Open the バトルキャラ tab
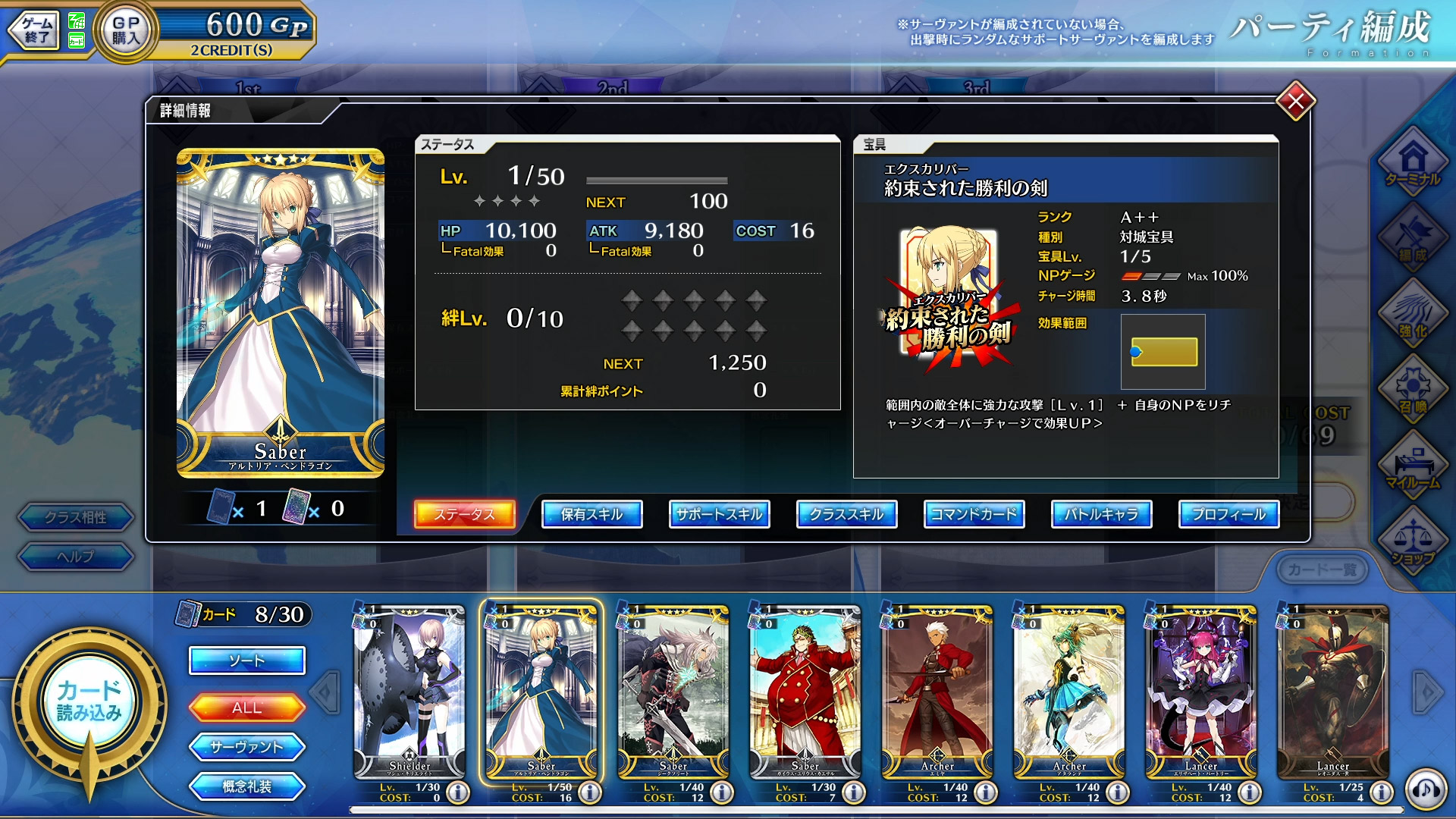 pyautogui.click(x=1101, y=514)
